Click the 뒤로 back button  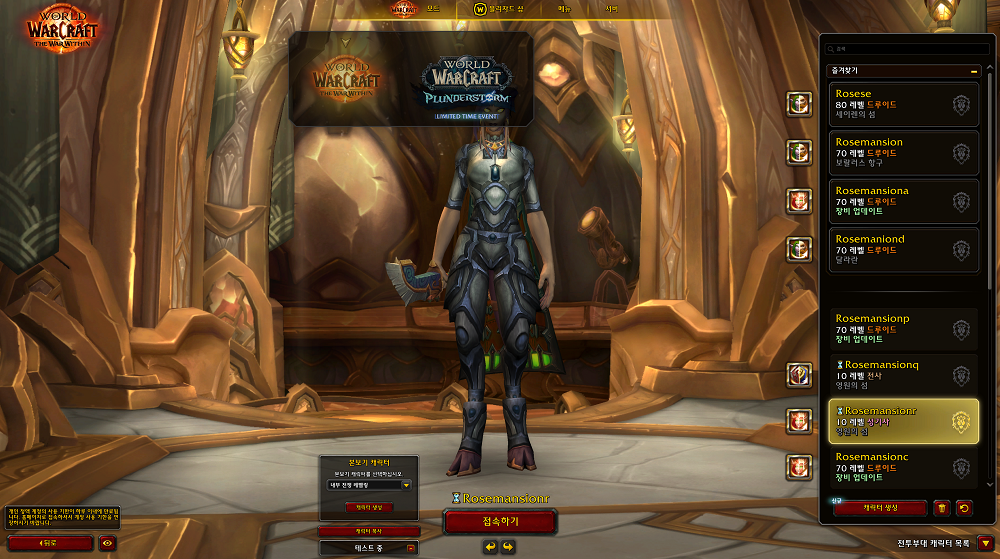coord(48,543)
